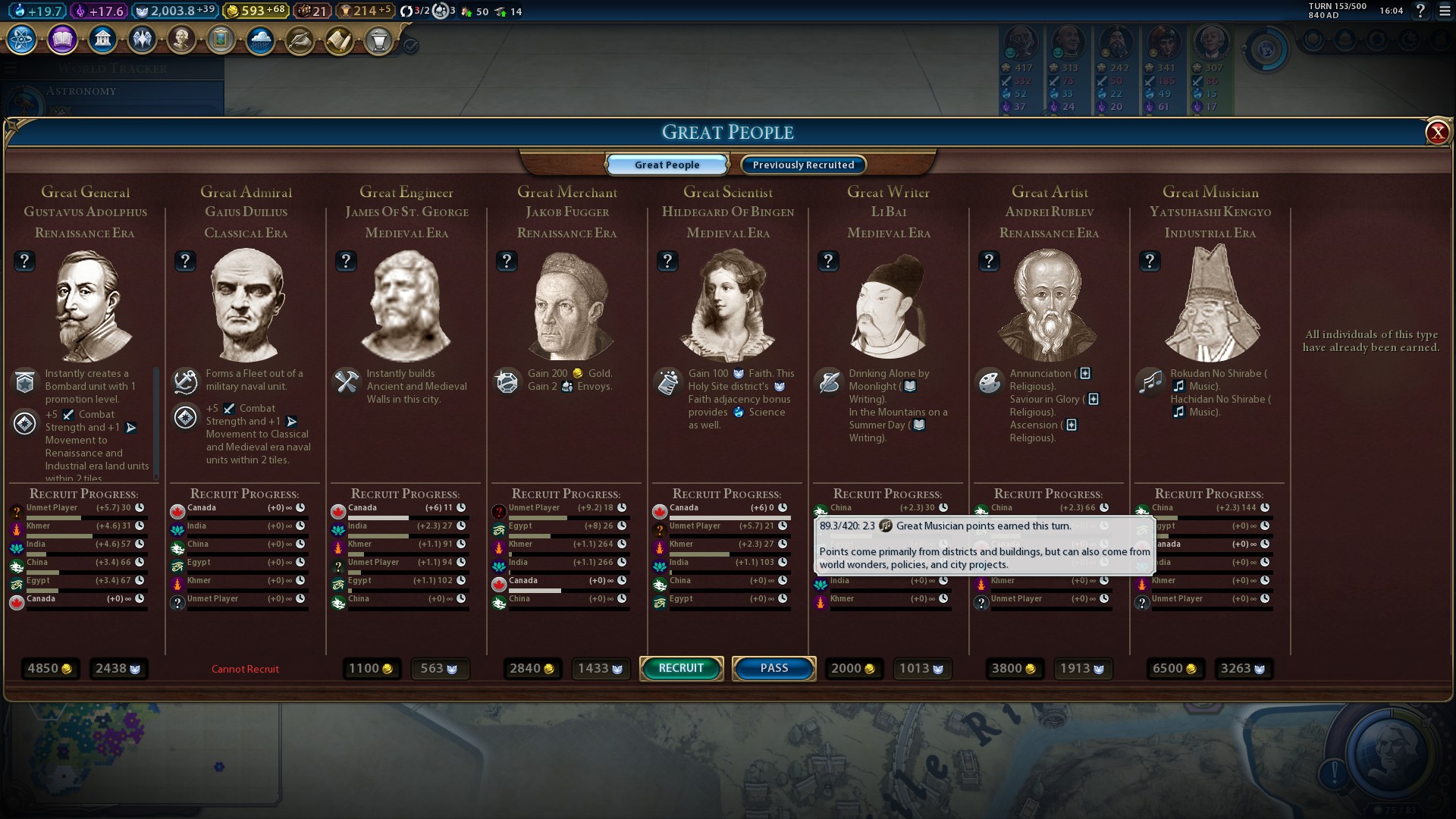Viewport: 1456px width, 819px height.
Task: Buy Jakob Fugger for 2840 gold
Action: point(532,668)
